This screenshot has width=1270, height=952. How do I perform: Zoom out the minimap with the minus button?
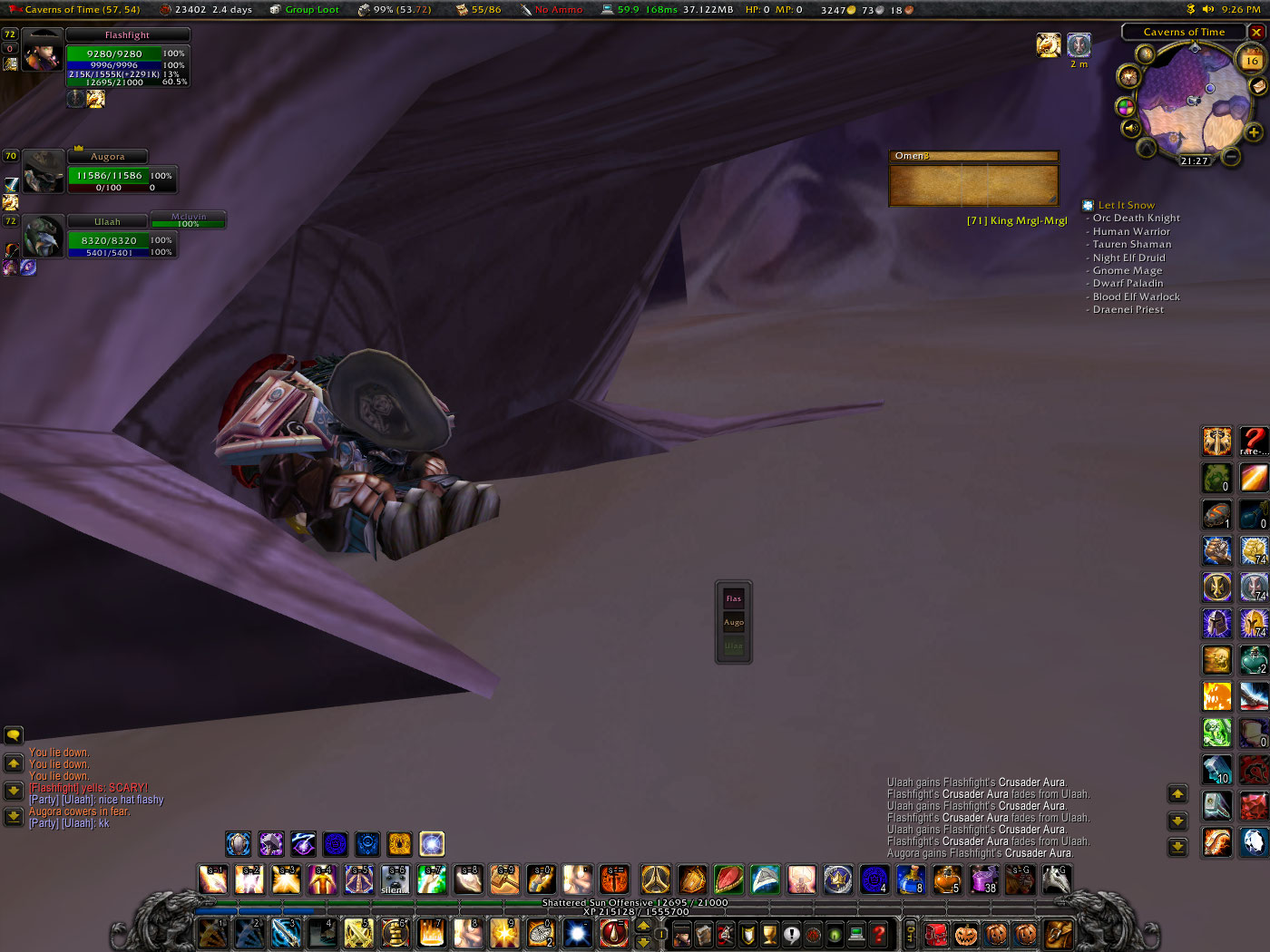tap(1231, 156)
